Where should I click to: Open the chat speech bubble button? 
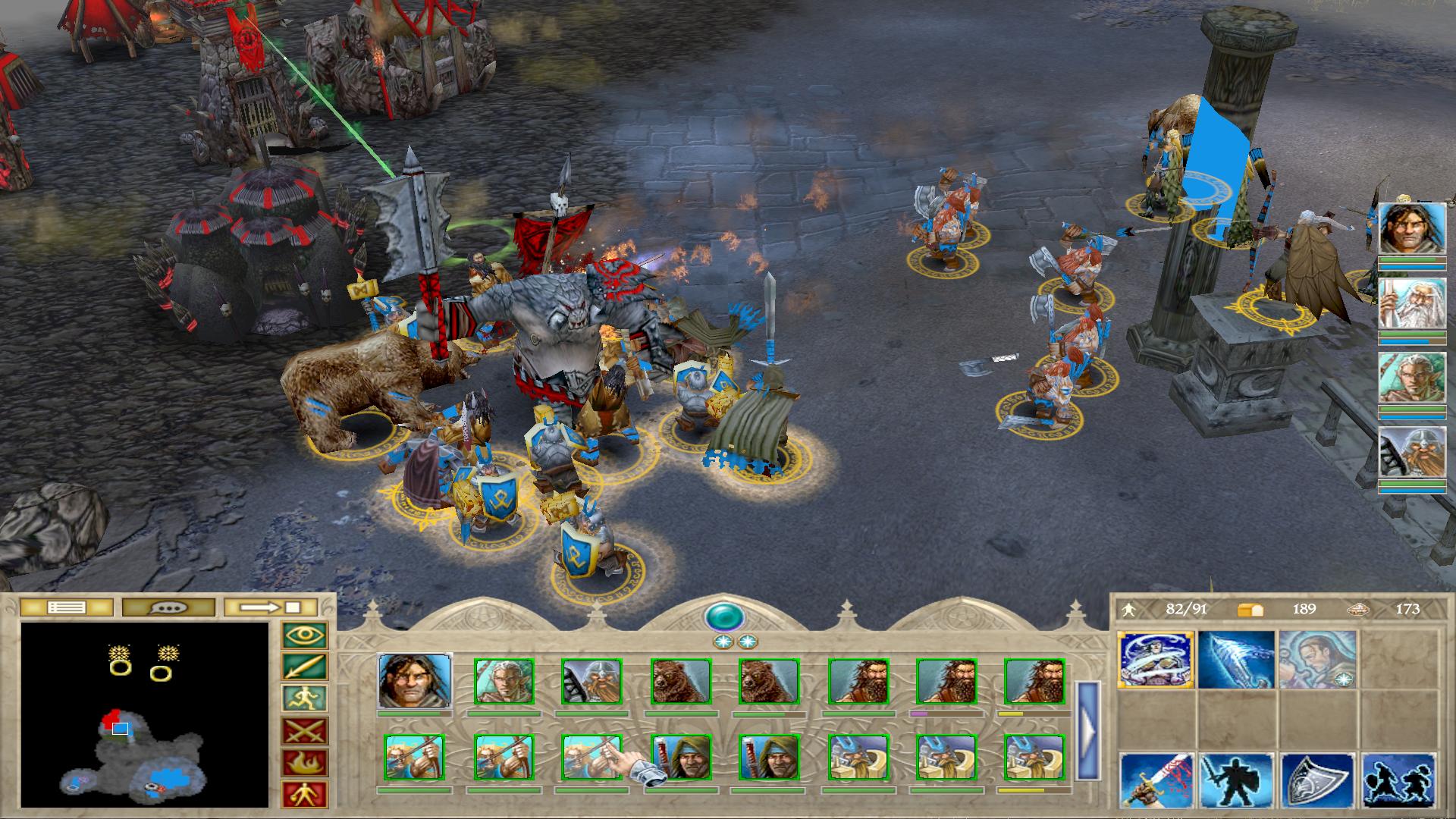point(168,607)
